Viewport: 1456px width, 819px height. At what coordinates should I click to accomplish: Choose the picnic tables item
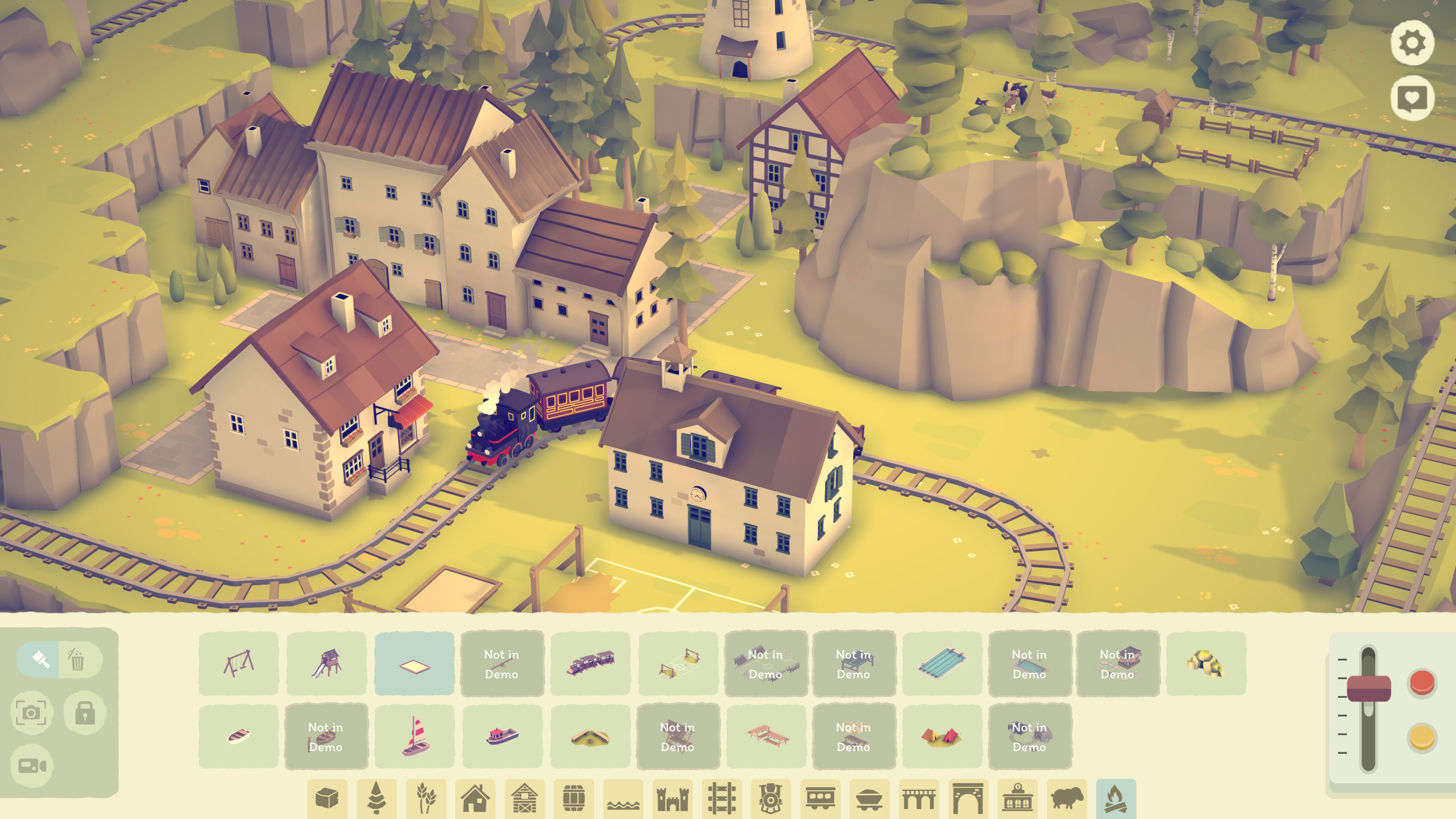pos(766,736)
